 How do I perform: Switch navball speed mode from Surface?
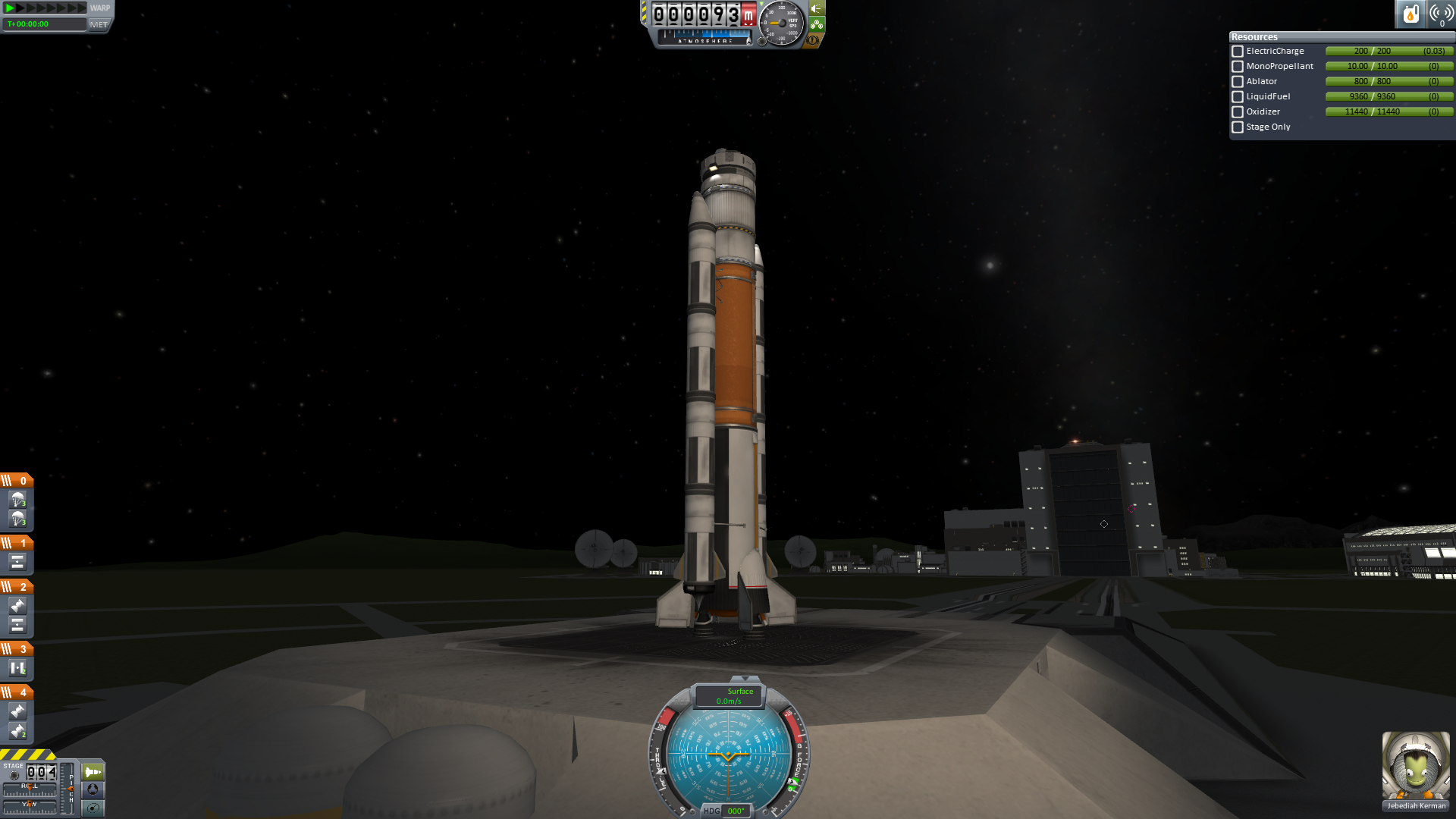729,695
